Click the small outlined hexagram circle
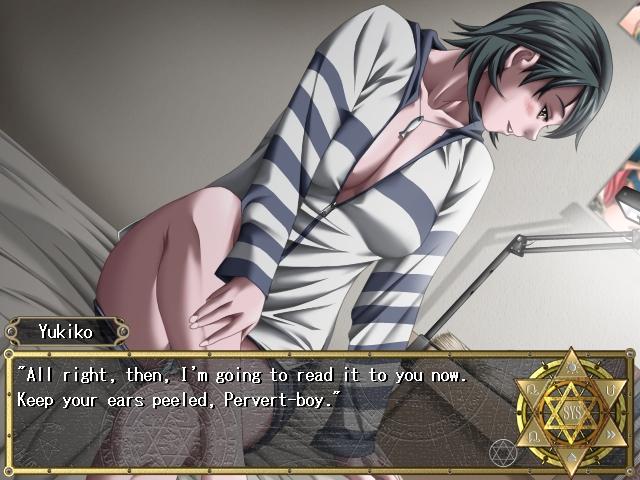640x480 pixels. click(502, 454)
